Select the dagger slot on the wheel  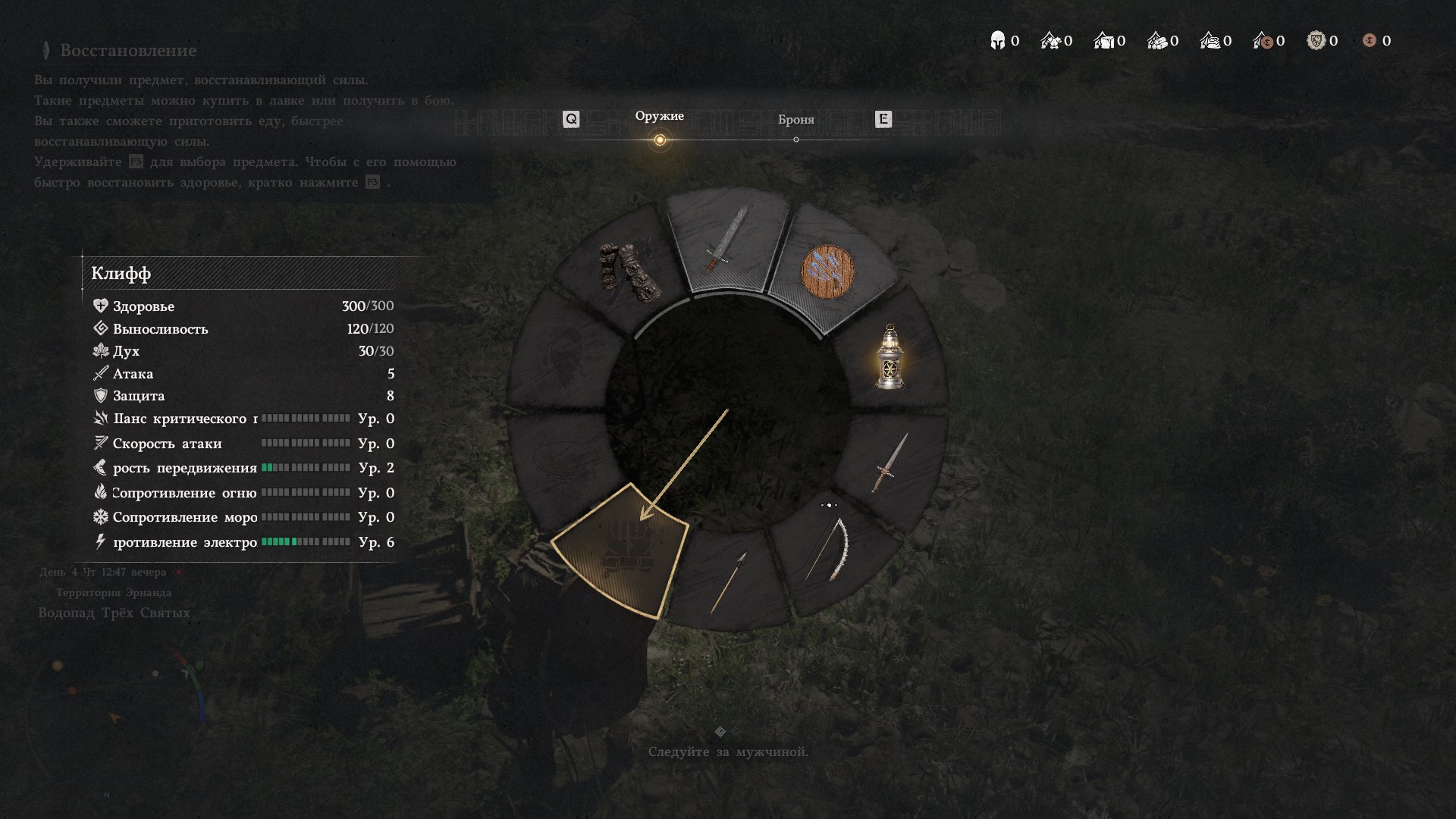890,461
